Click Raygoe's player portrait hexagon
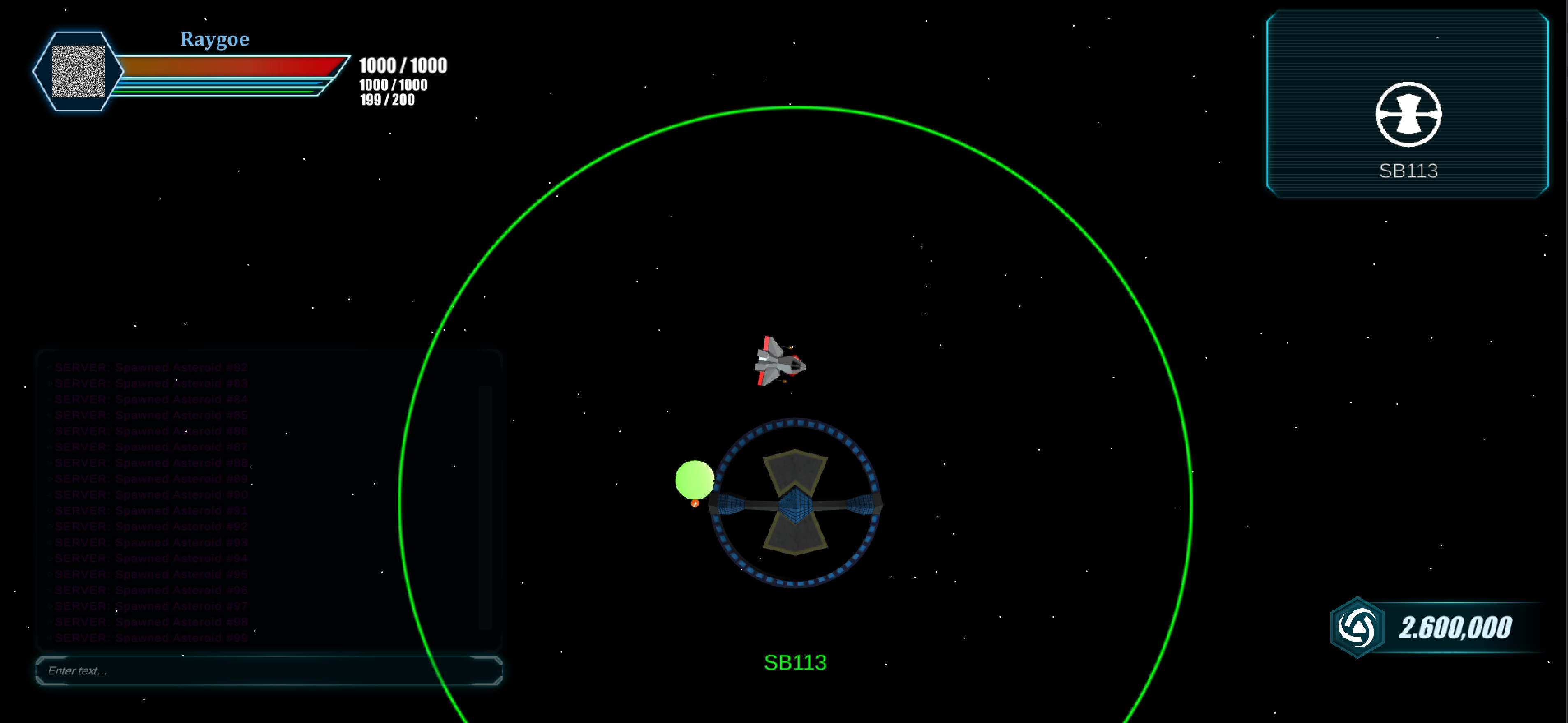The image size is (1568, 723). point(78,71)
